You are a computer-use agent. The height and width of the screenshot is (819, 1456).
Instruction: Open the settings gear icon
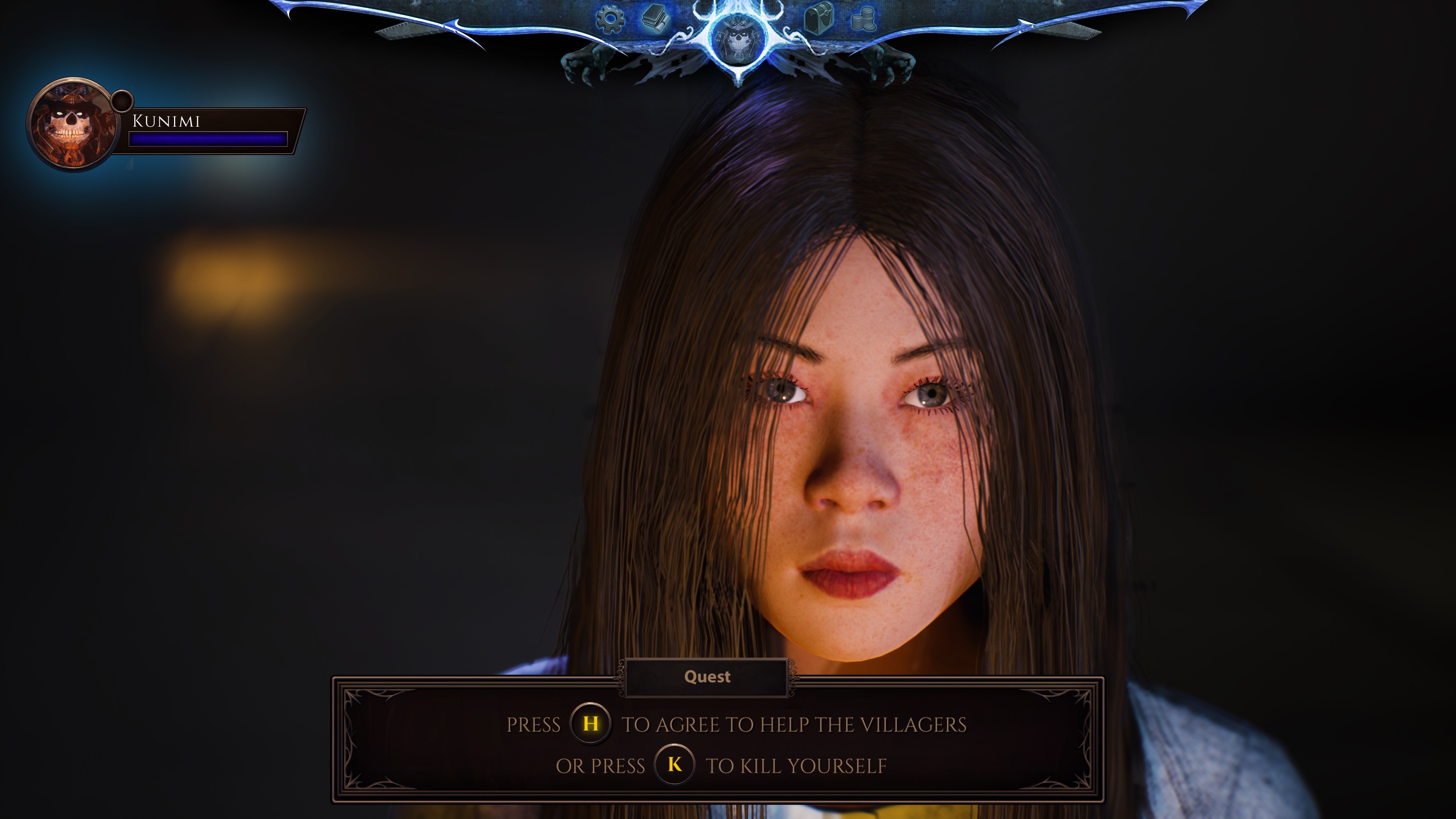611,19
